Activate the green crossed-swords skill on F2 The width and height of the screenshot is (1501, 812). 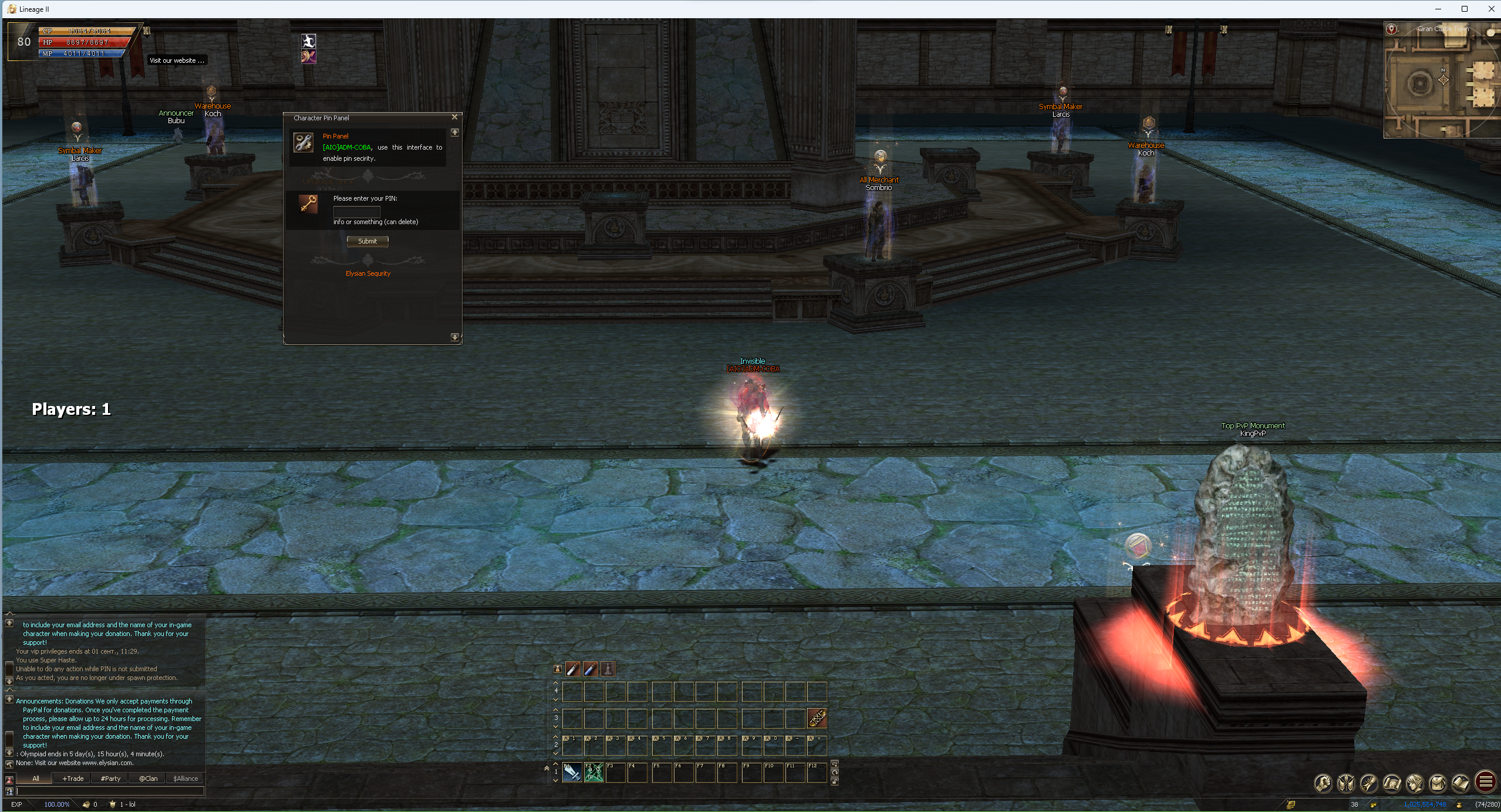point(593,772)
